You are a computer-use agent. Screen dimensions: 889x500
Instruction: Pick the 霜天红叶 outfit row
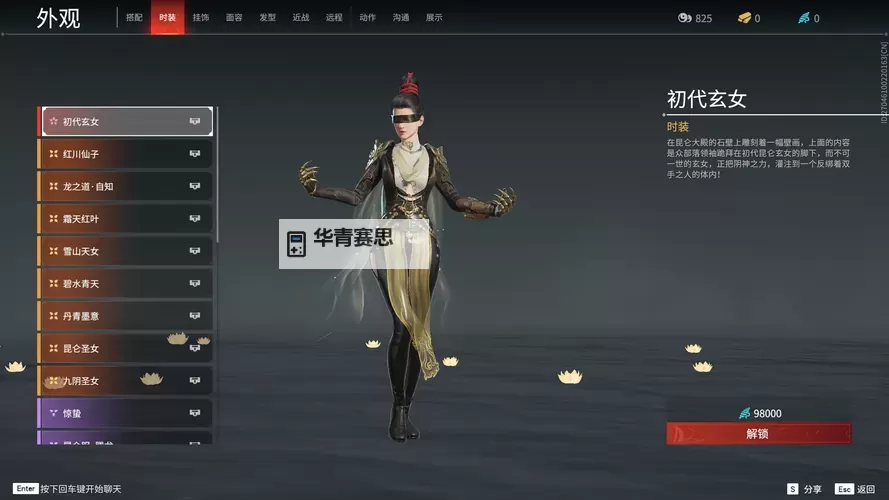(x=125, y=219)
